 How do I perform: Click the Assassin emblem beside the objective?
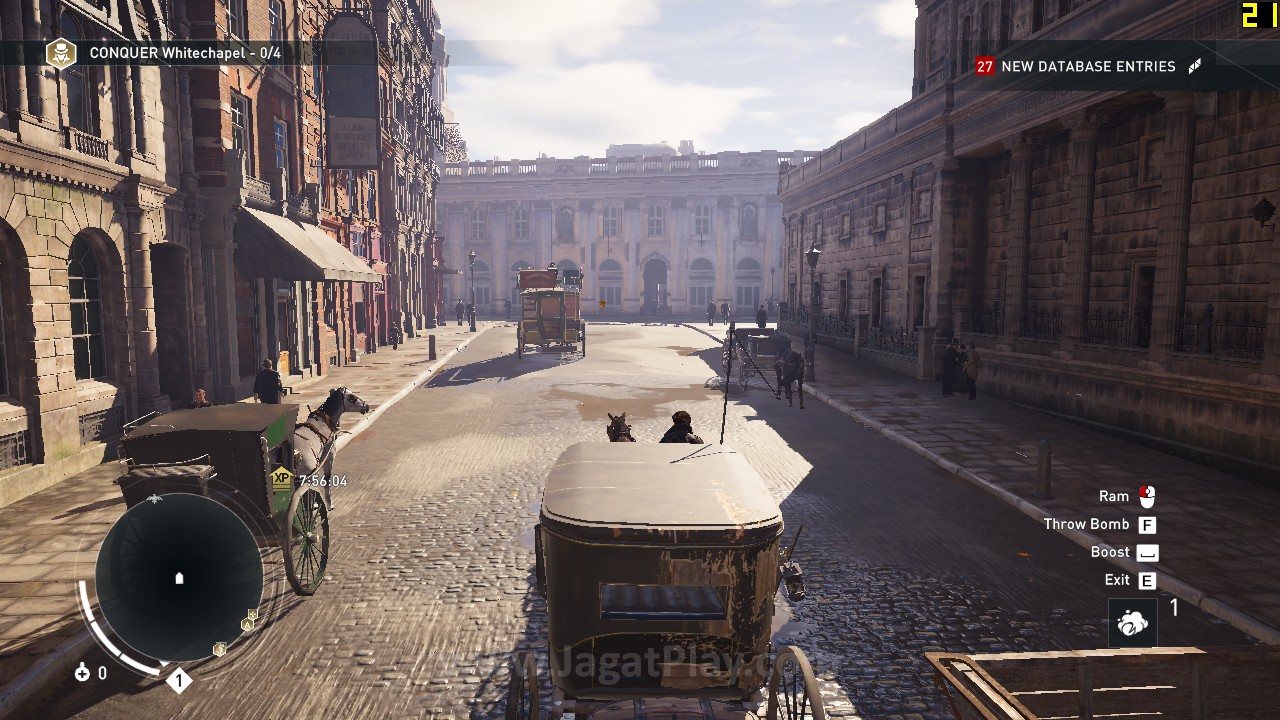[x=61, y=53]
